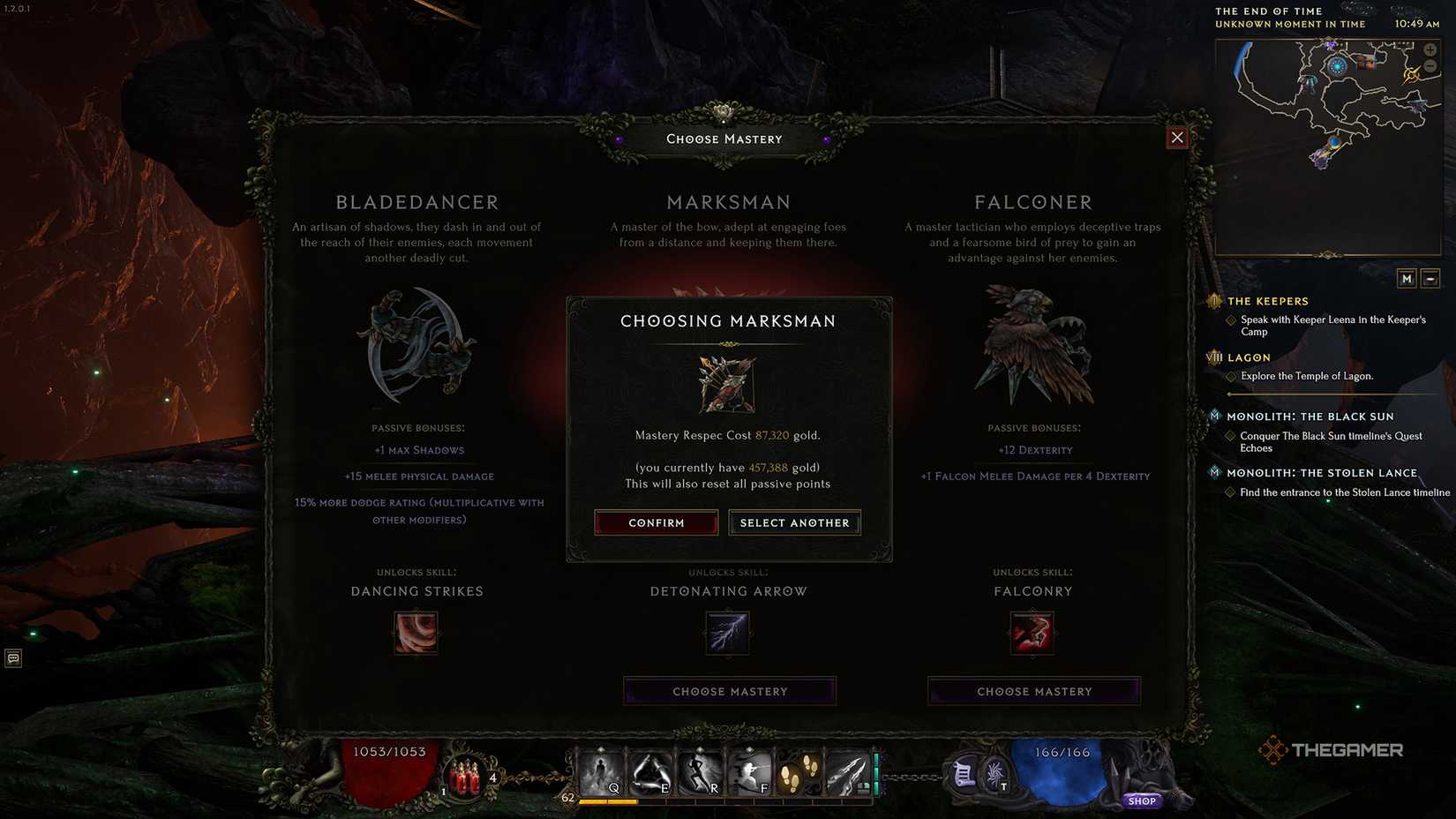Click the Q skill slot on the hotbar
1456x819 pixels.
(x=605, y=770)
